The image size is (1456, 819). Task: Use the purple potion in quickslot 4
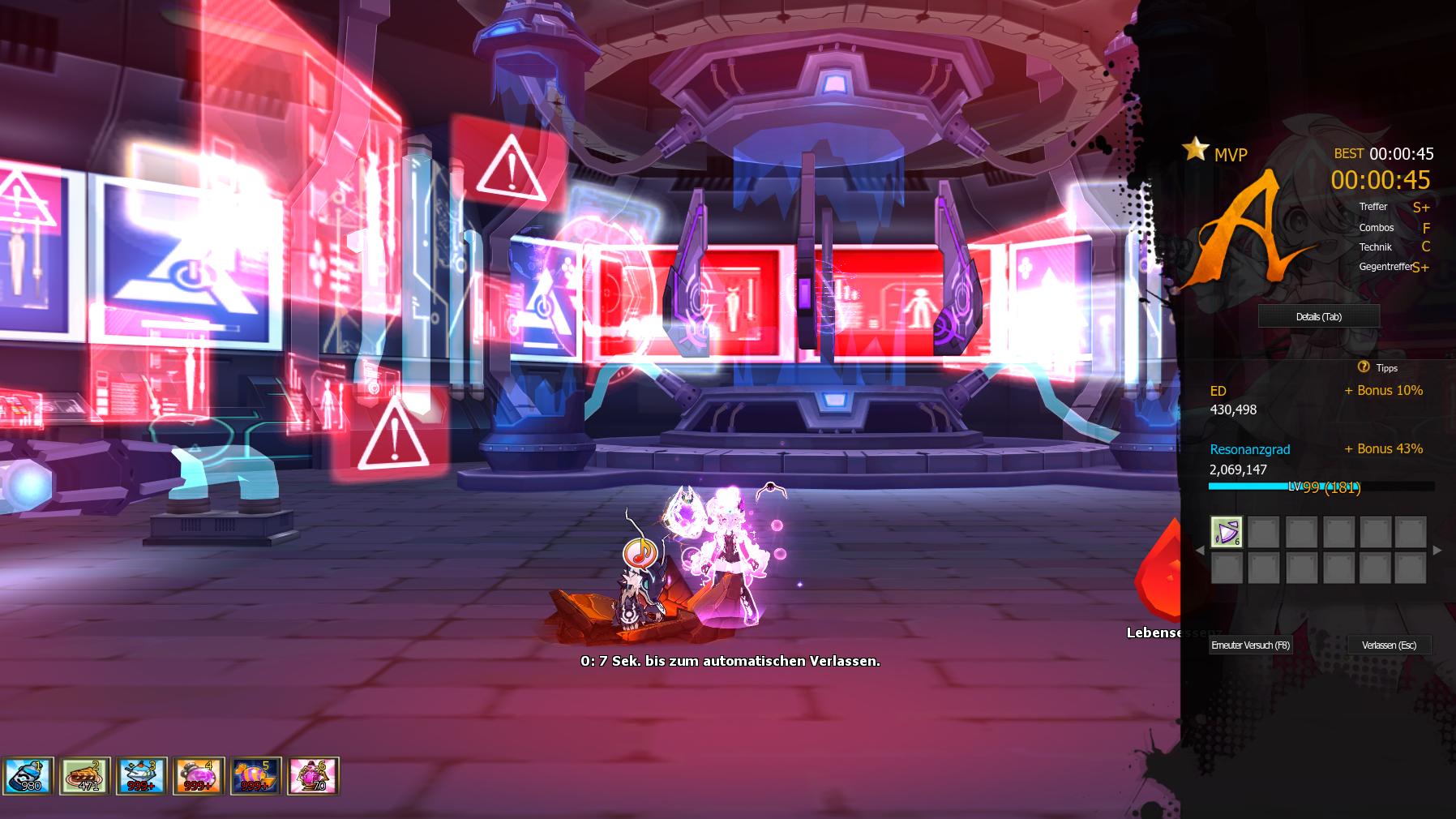click(198, 776)
